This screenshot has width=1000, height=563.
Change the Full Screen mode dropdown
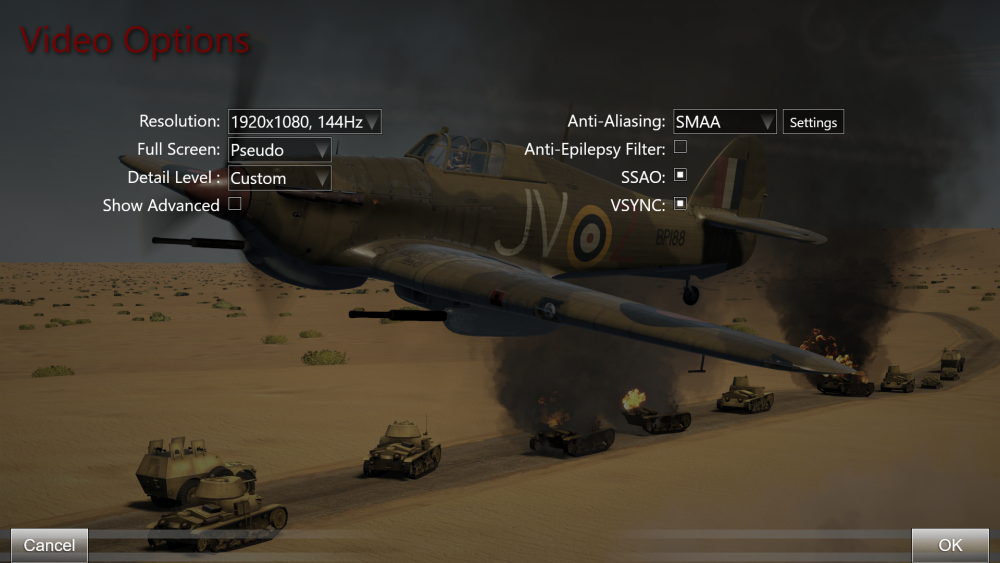[280, 150]
